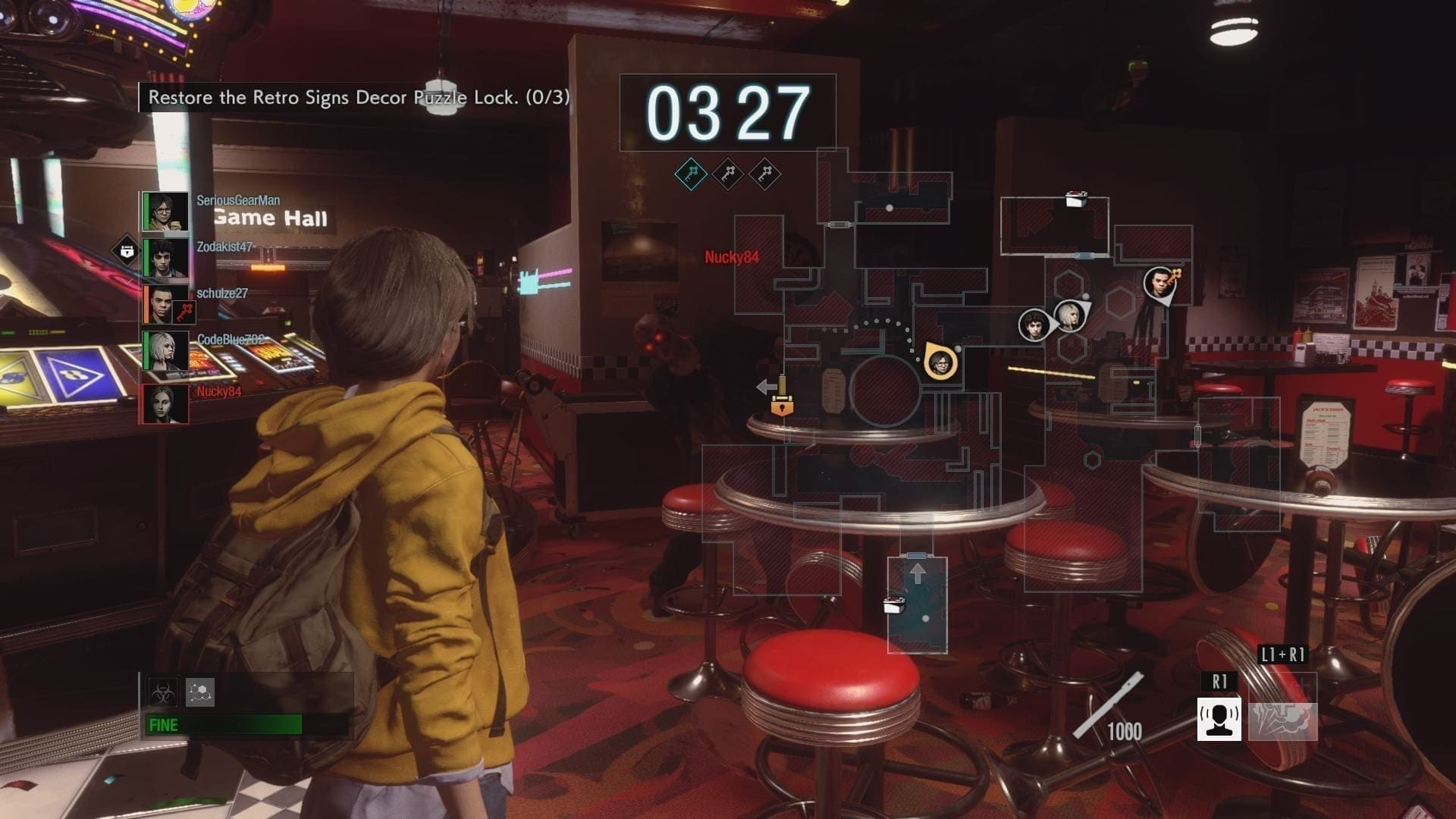This screenshot has height=819, width=1456.
Task: Select the up-arrow marker in the bottom map room
Action: pos(918,573)
